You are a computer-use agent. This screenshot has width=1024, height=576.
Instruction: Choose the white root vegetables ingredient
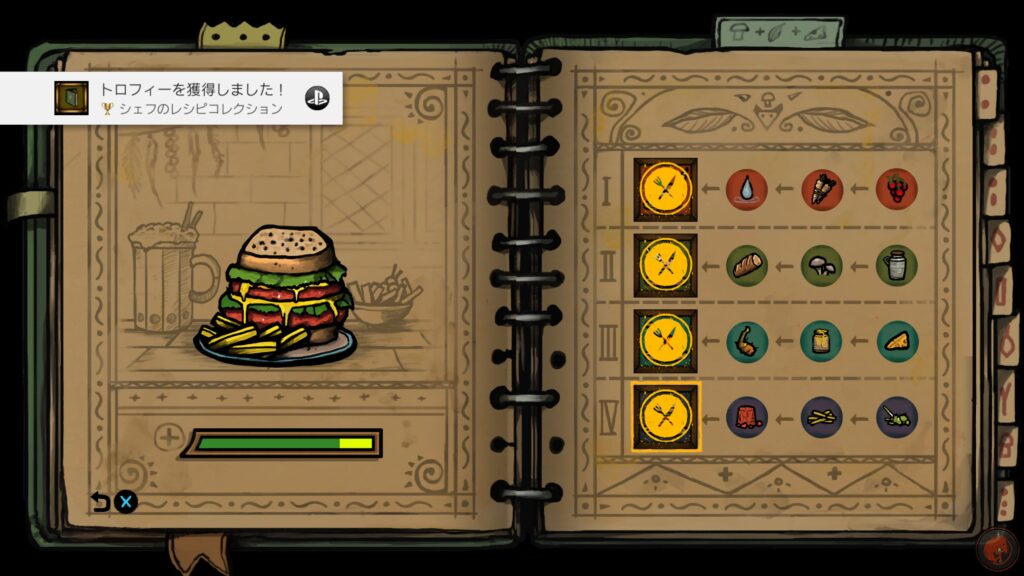[x=822, y=190]
